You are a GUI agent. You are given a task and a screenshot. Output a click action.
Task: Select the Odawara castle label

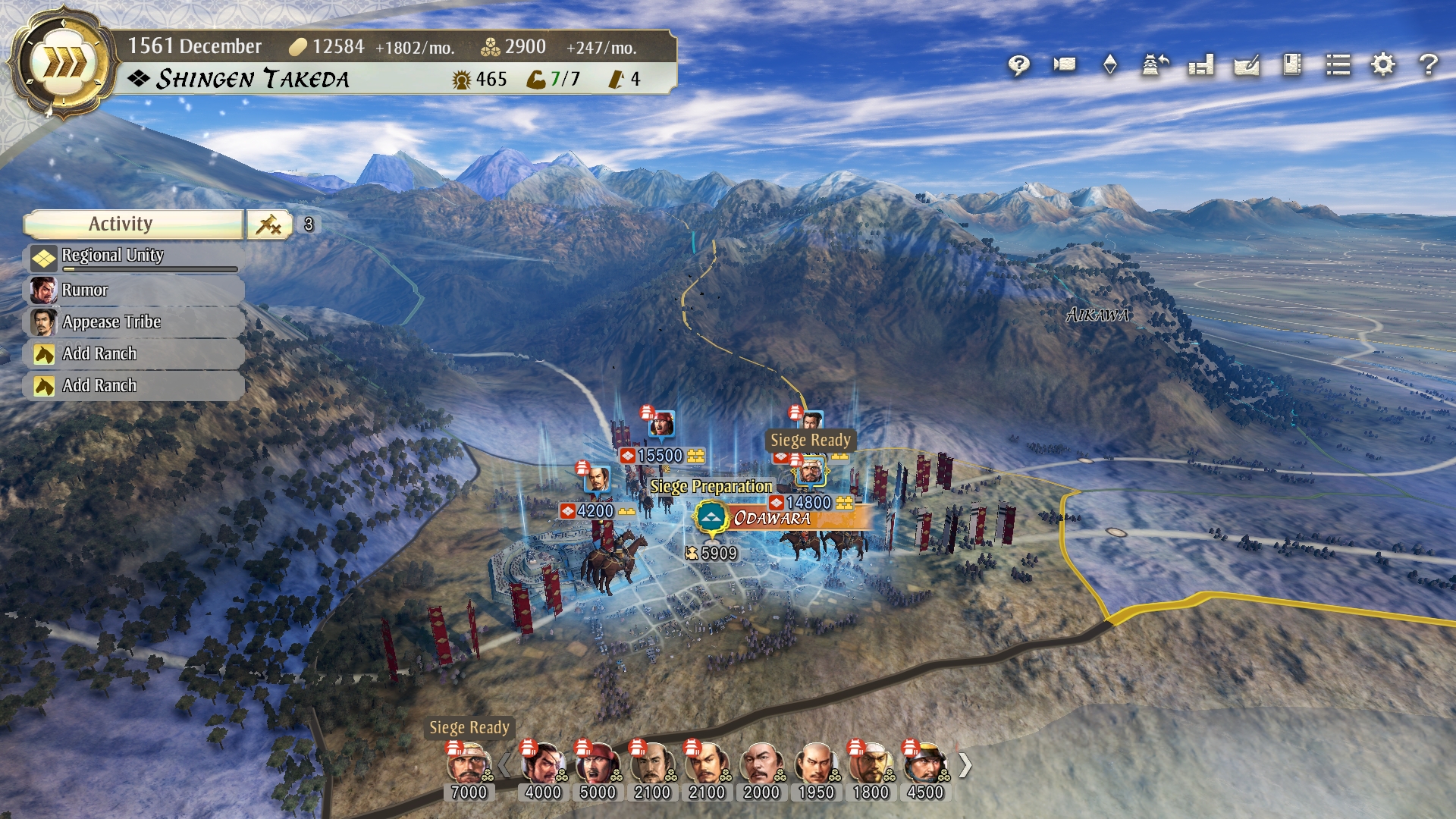click(772, 519)
